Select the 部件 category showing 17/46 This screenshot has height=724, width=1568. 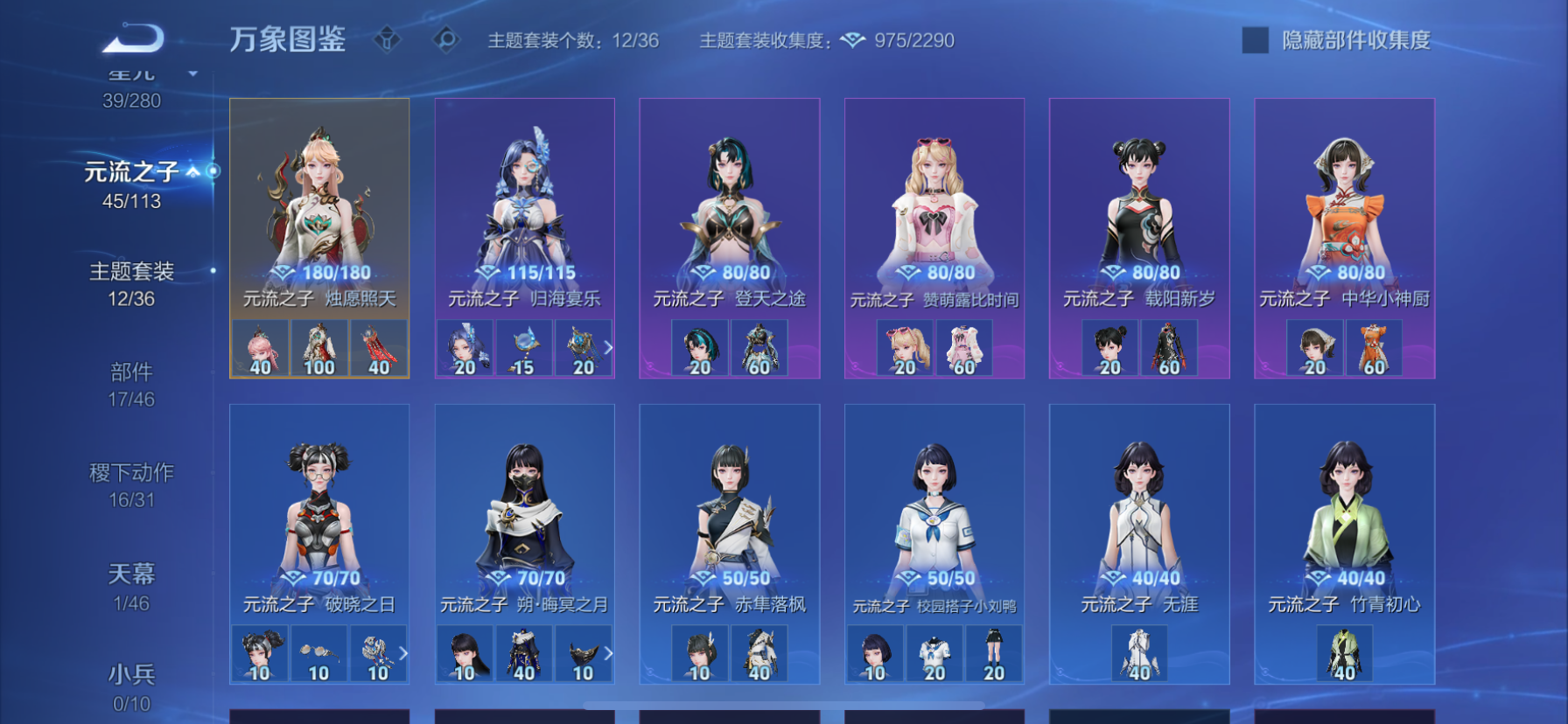[x=131, y=372]
